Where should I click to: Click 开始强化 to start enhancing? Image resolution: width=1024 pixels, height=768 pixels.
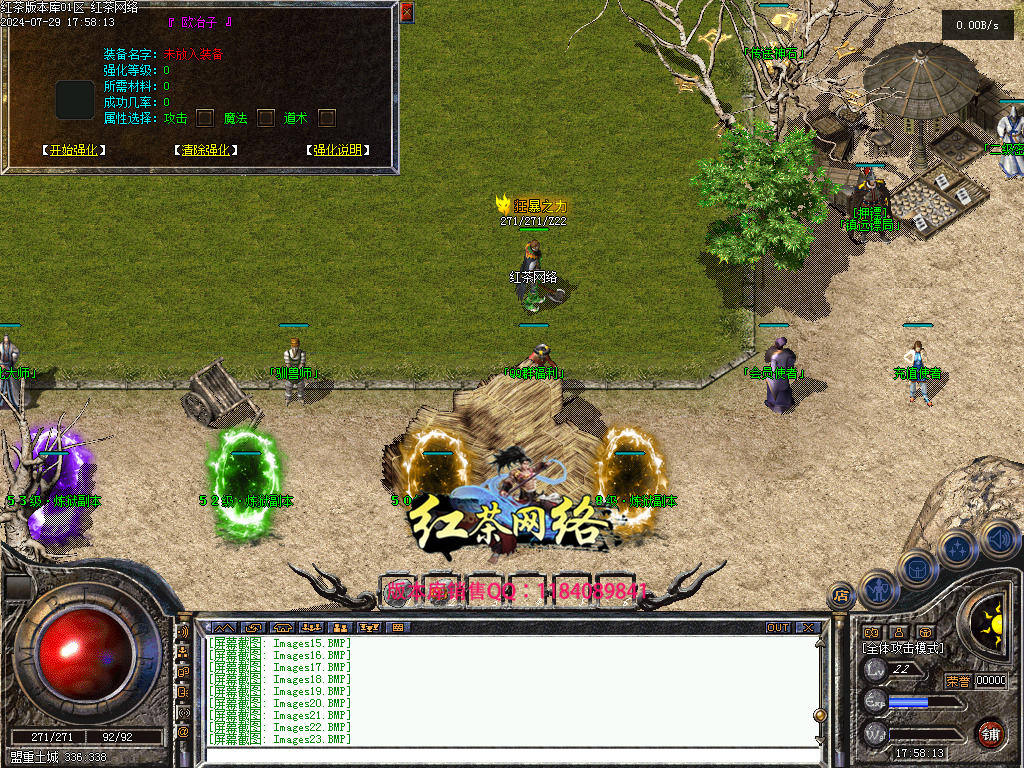pyautogui.click(x=74, y=150)
